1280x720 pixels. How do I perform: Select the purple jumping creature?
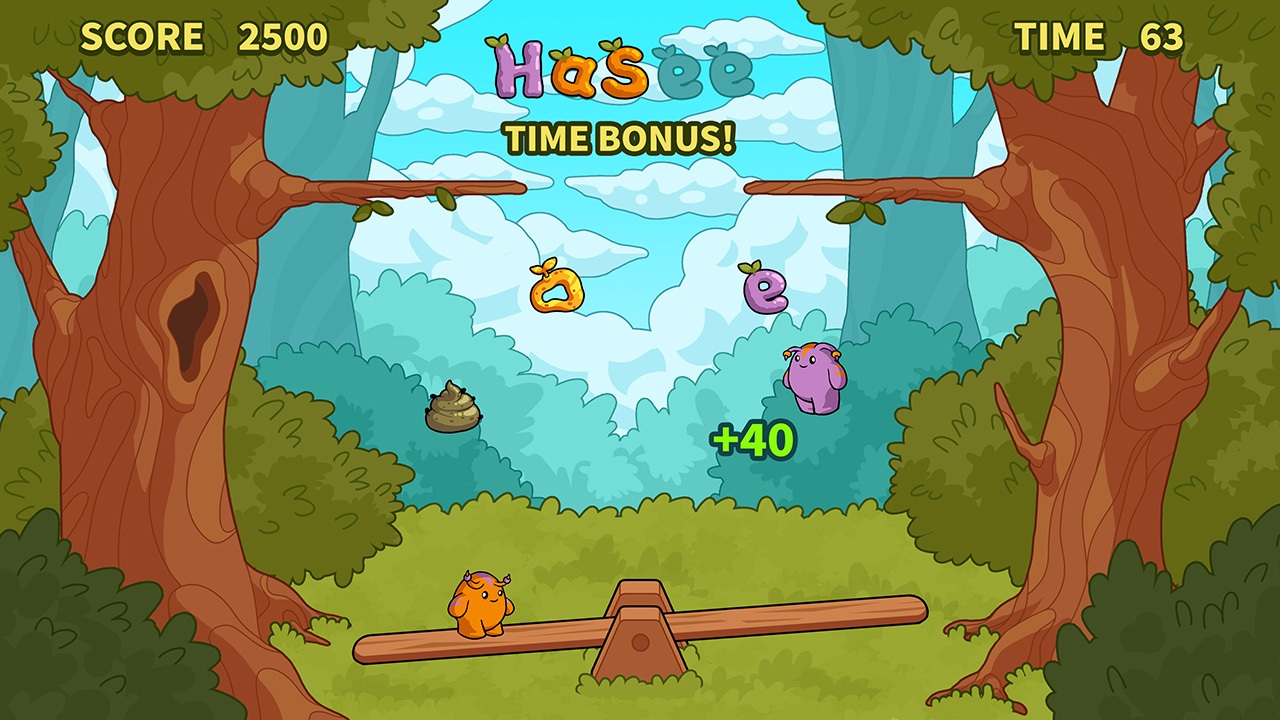point(810,380)
